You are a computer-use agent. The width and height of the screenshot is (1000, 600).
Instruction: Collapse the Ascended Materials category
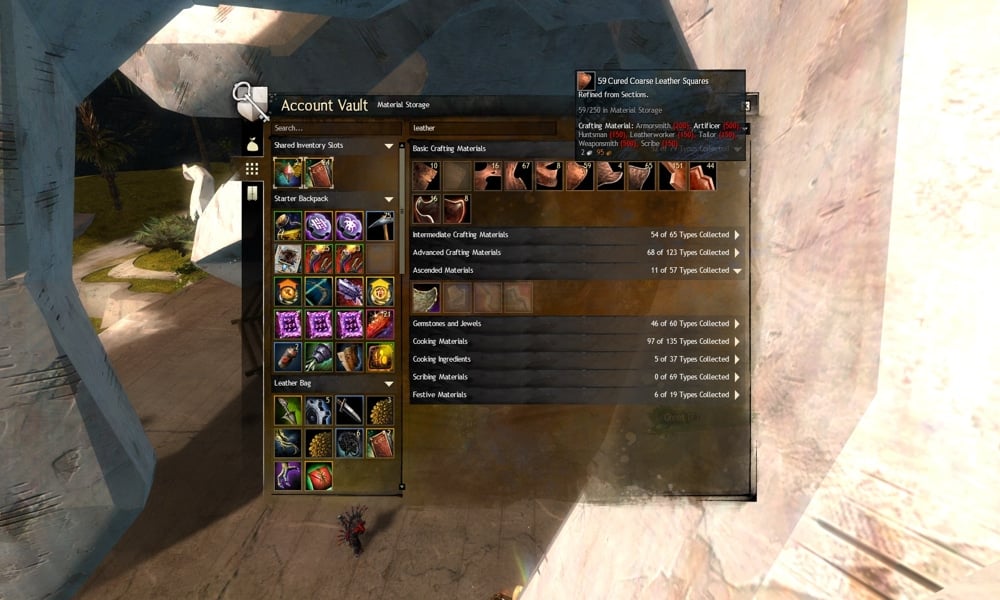[x=737, y=271]
